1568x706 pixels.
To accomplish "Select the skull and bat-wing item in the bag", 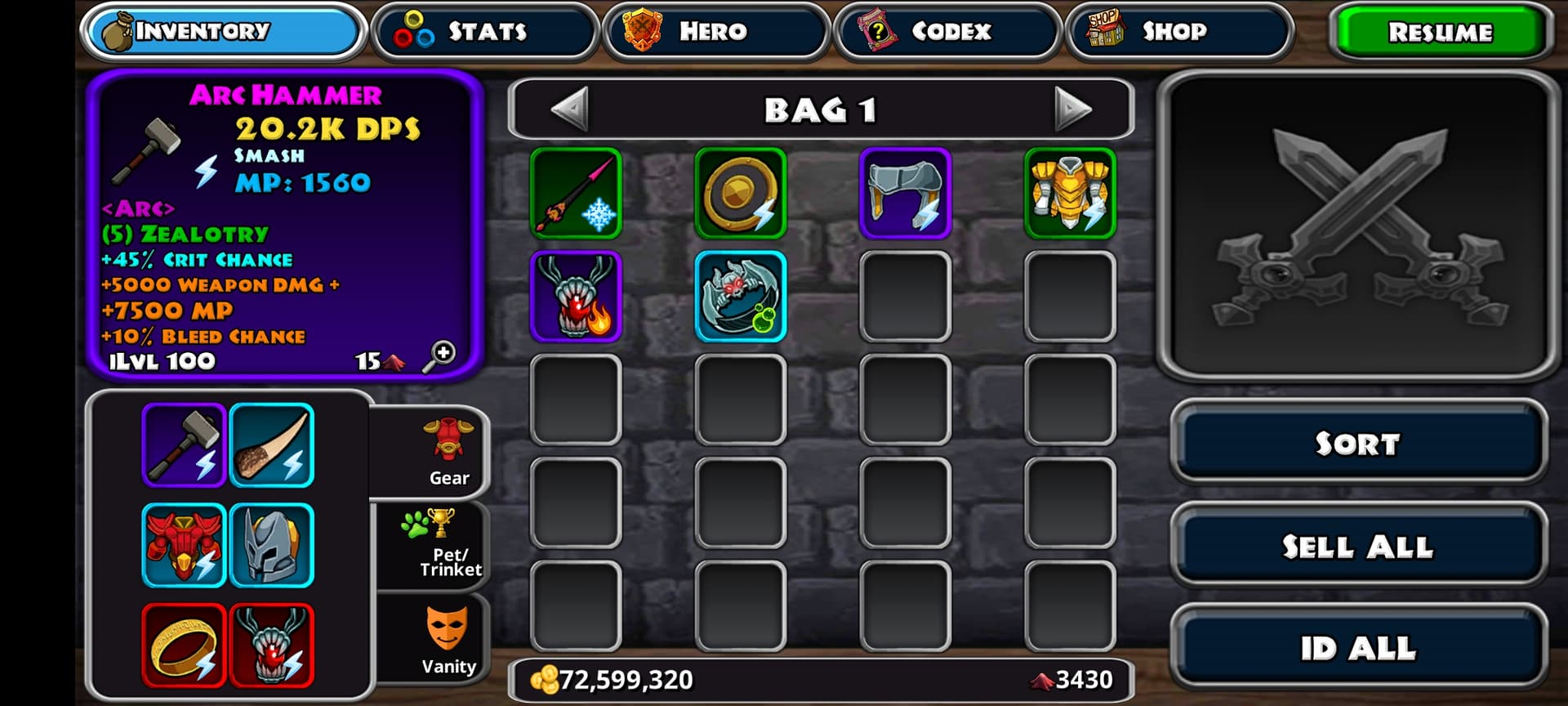I will (741, 297).
